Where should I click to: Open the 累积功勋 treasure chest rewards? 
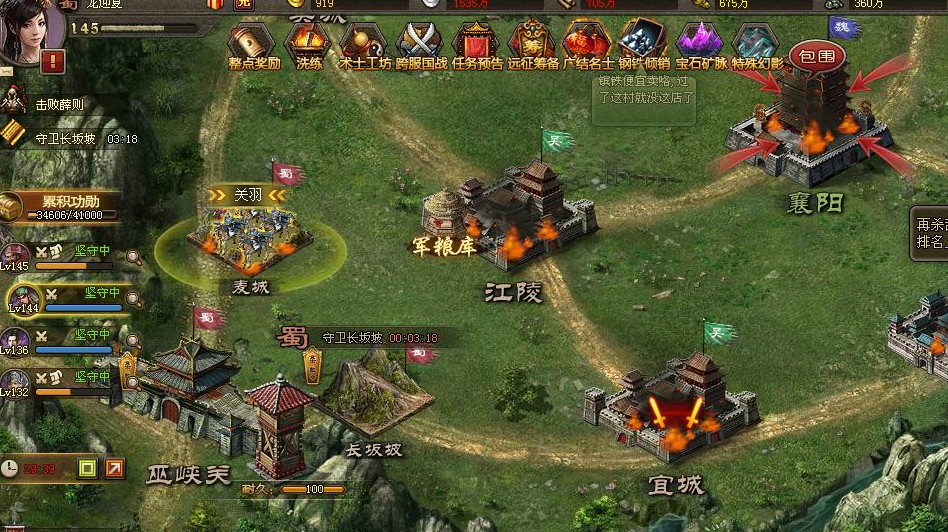pyautogui.click(x=12, y=207)
